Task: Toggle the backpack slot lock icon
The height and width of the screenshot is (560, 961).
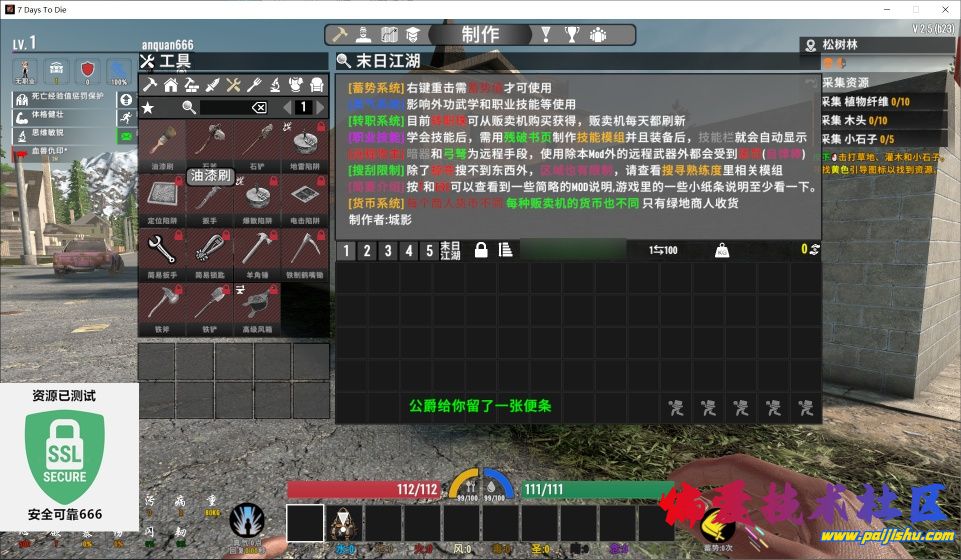Action: [x=481, y=251]
